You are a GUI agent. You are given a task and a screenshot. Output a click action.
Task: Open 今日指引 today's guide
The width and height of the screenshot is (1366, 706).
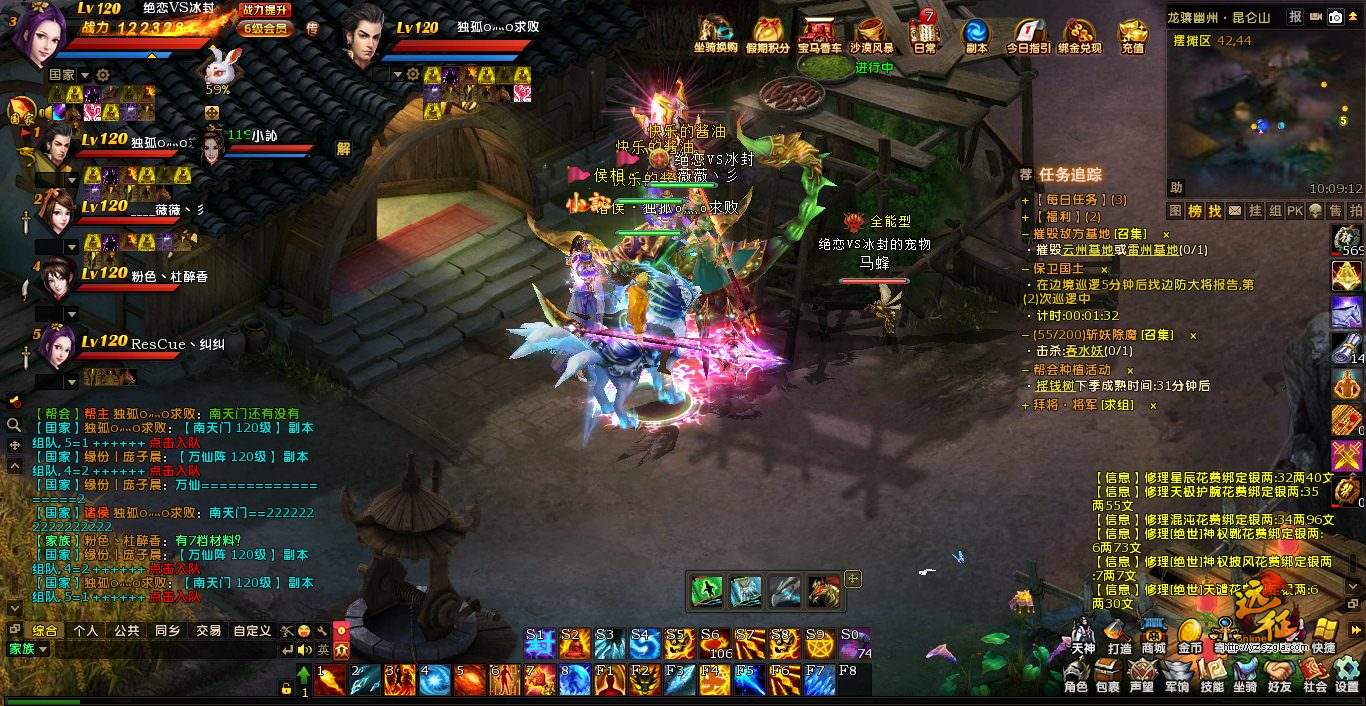(1028, 33)
